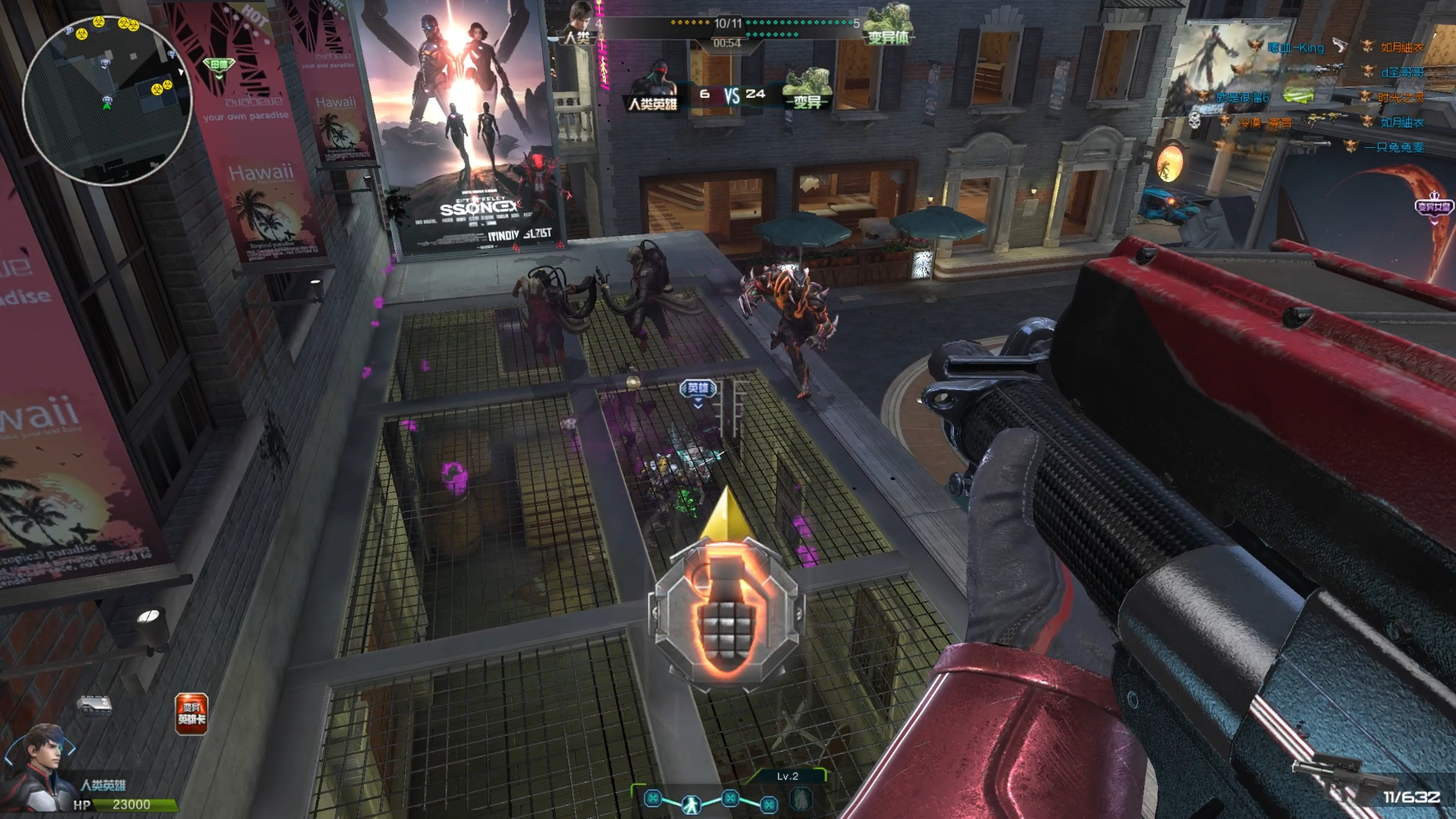Viewport: 1456px width, 819px height.
Task: Select the dimmed mutant silhouette skill icon
Action: (801, 799)
